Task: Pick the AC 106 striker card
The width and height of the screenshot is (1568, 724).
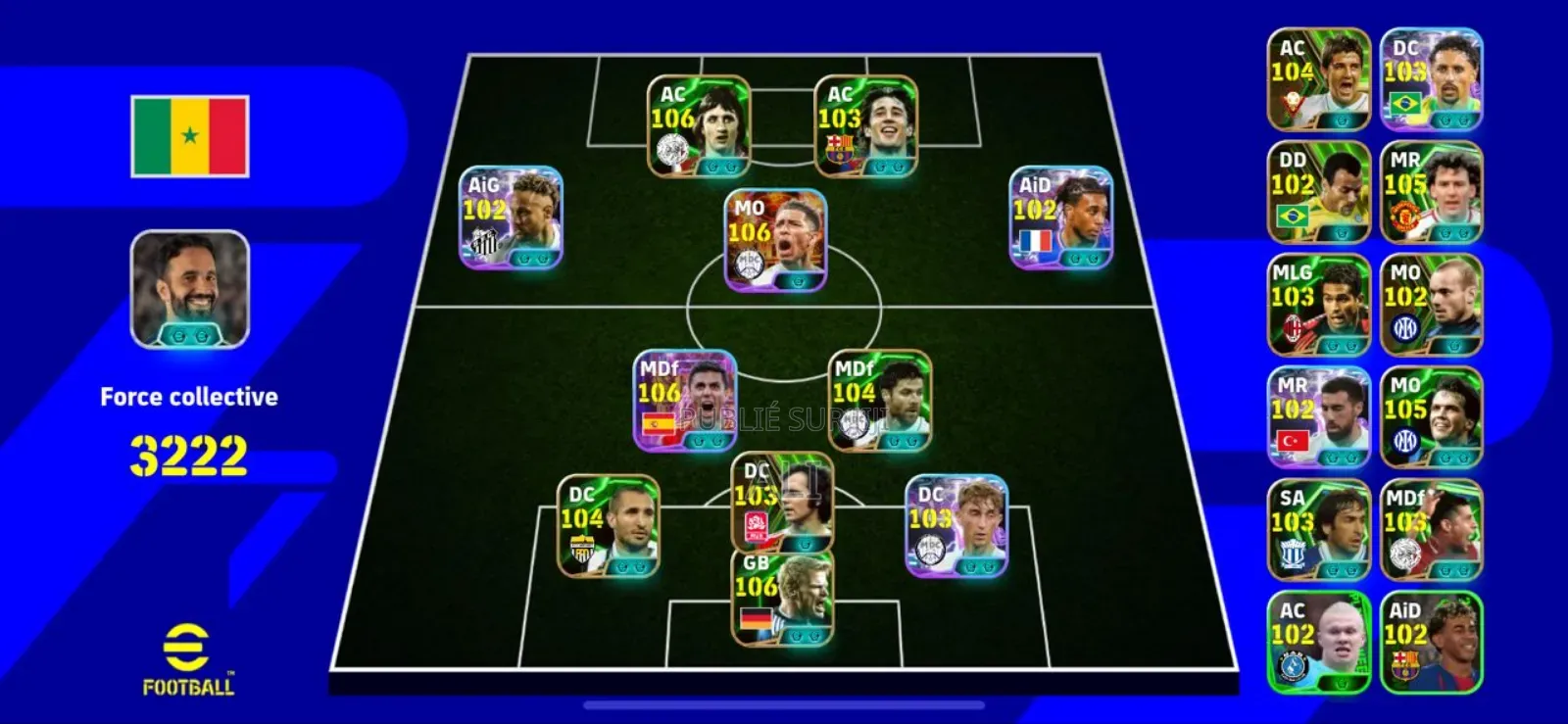Action: point(699,127)
